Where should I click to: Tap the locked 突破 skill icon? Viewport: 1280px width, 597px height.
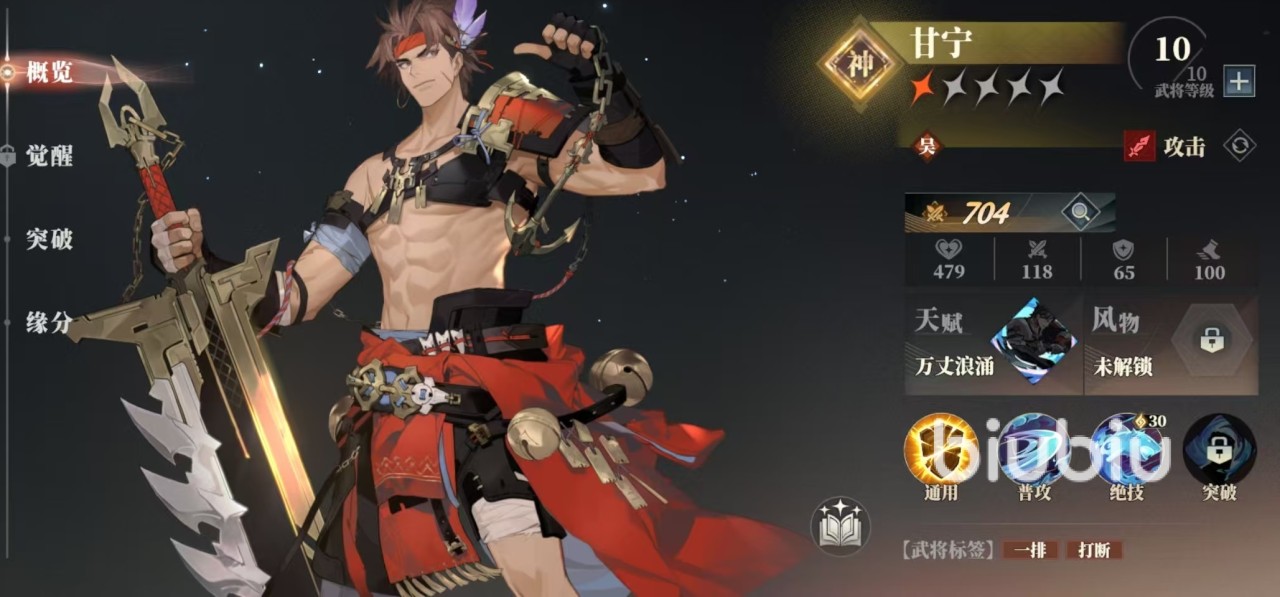1219,451
